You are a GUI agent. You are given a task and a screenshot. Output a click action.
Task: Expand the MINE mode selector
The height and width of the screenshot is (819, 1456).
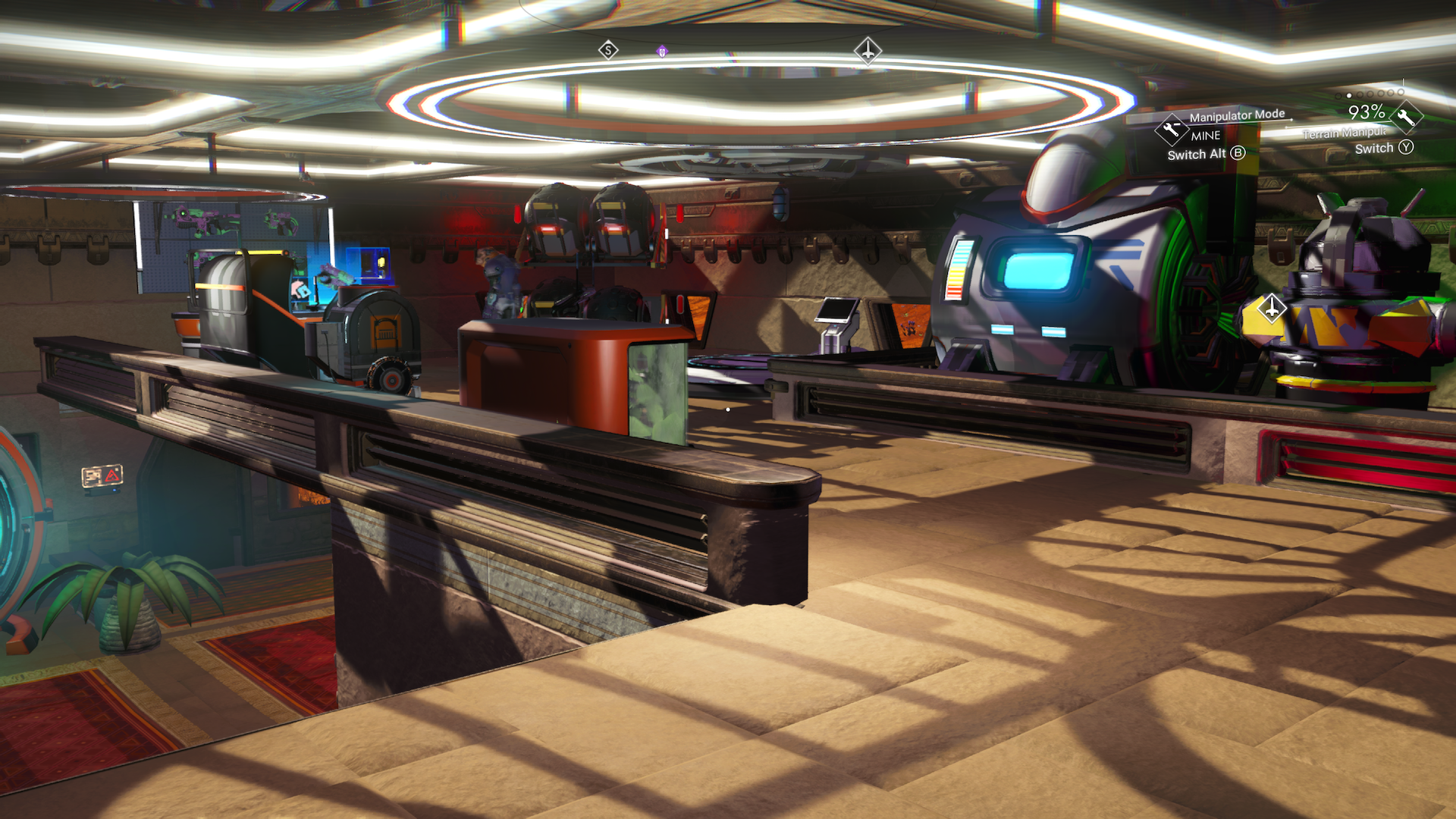1204,136
